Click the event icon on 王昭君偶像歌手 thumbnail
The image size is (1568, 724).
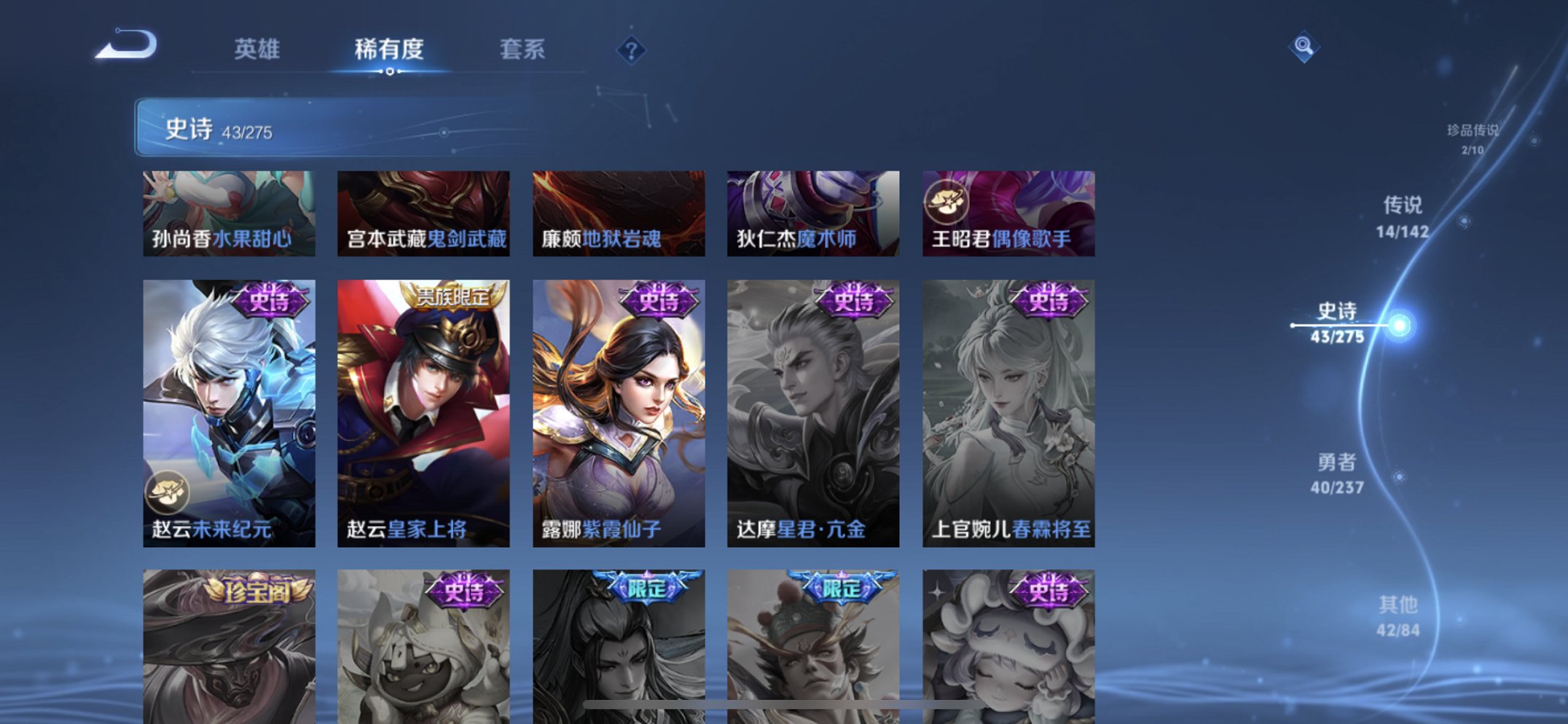tap(946, 202)
